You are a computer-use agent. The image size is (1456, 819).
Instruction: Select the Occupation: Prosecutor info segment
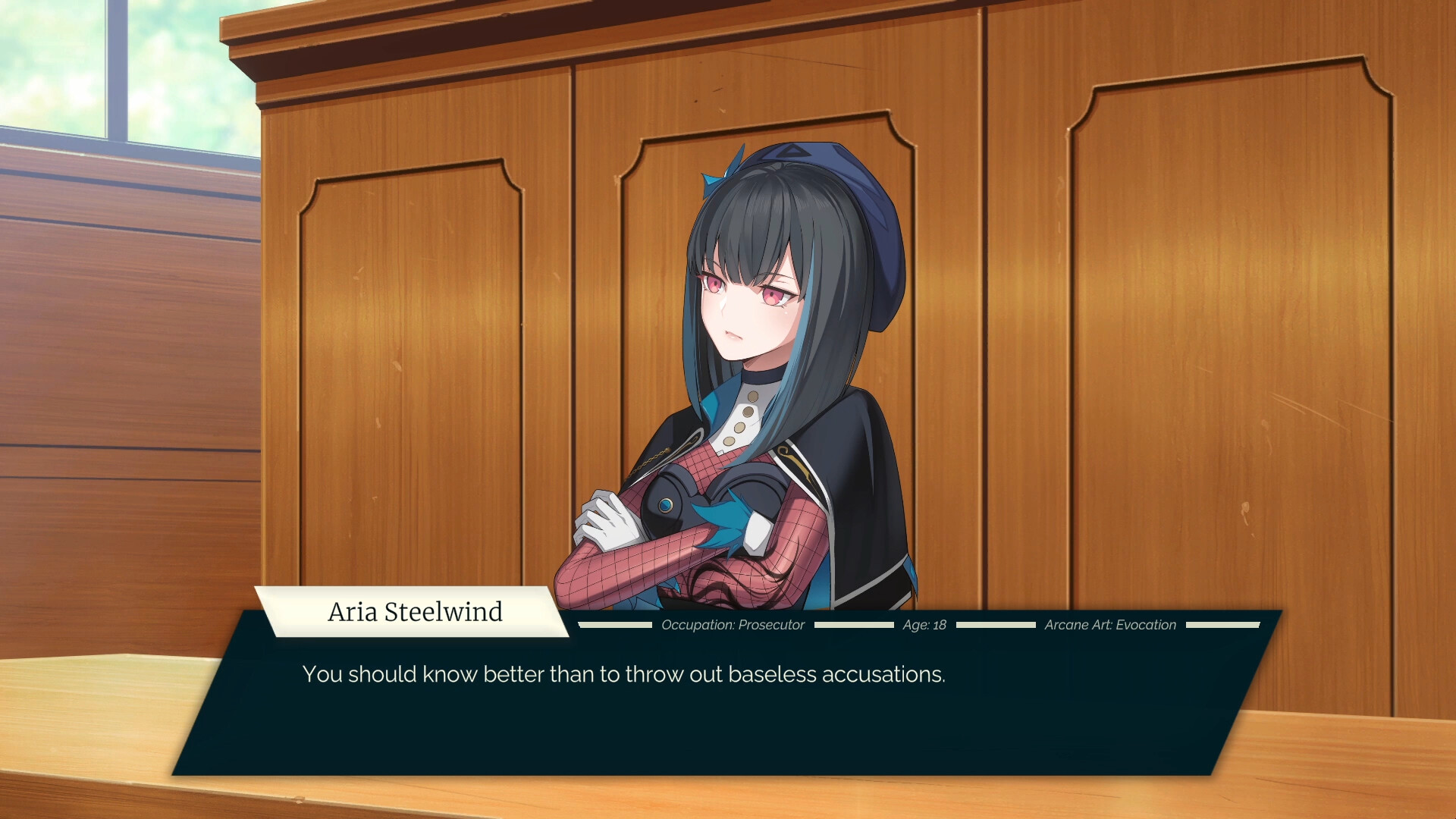click(x=733, y=625)
